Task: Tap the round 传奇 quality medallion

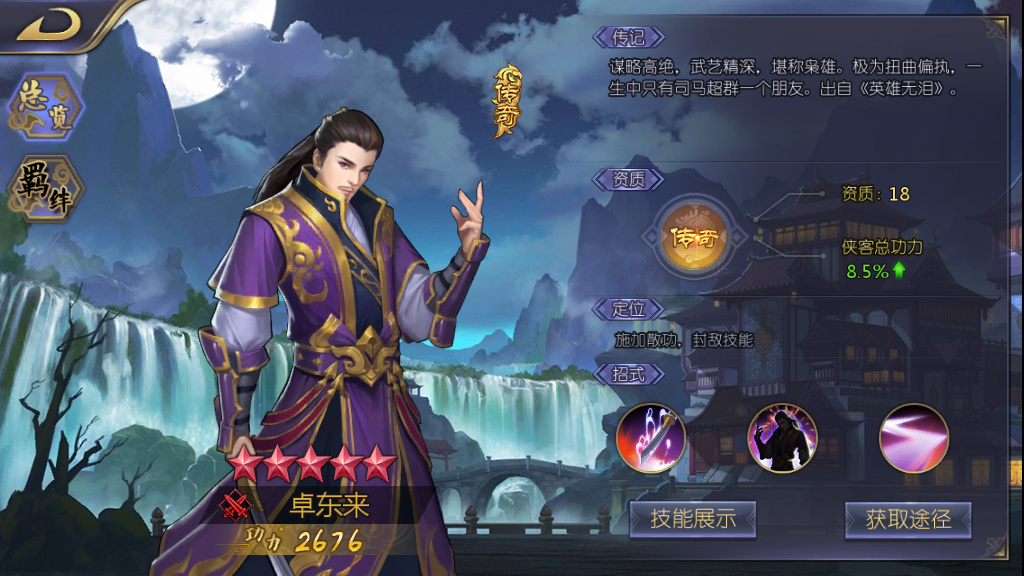Action: point(696,237)
